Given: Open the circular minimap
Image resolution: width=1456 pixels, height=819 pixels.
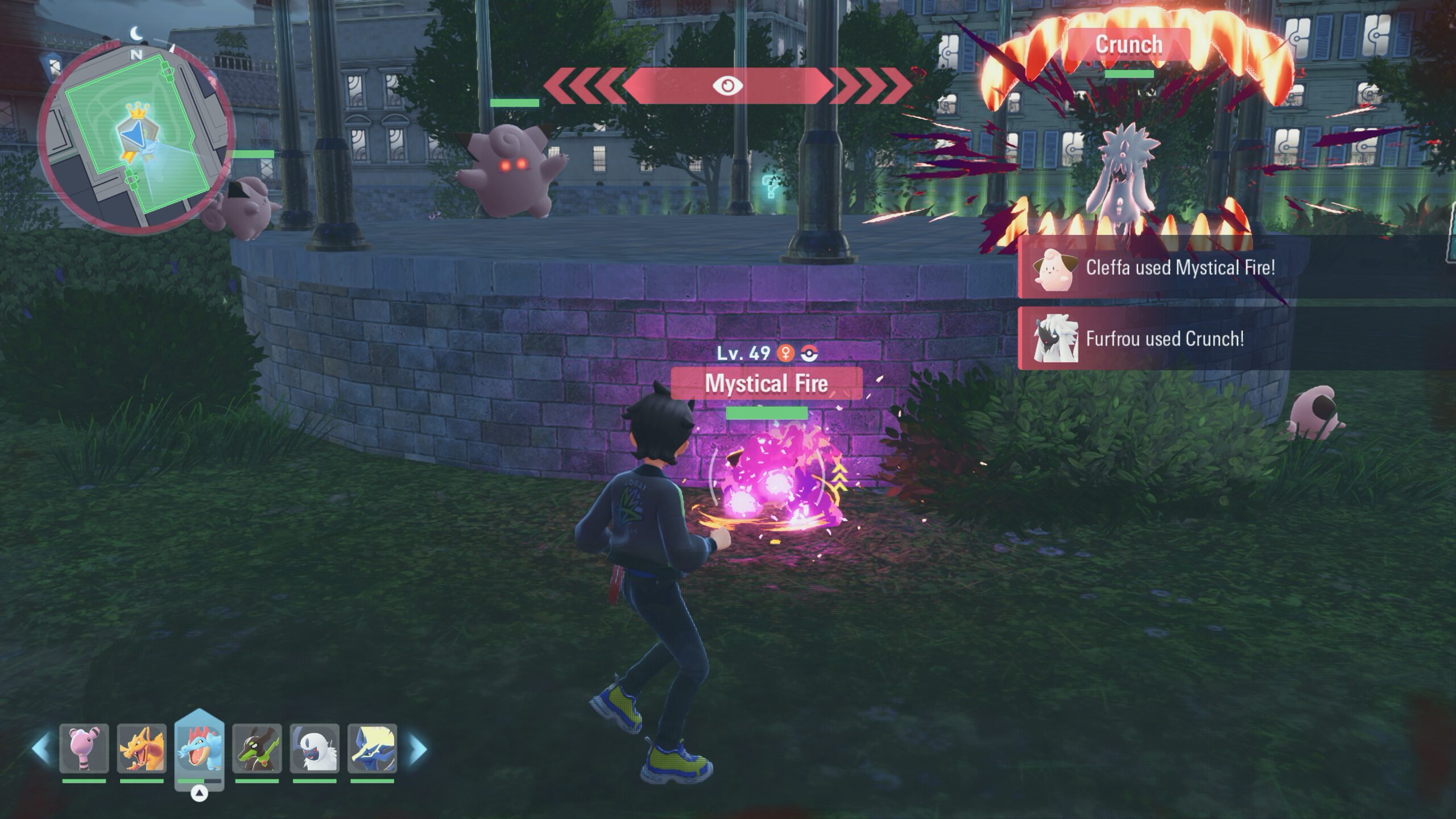Looking at the screenshot, I should tap(135, 136).
